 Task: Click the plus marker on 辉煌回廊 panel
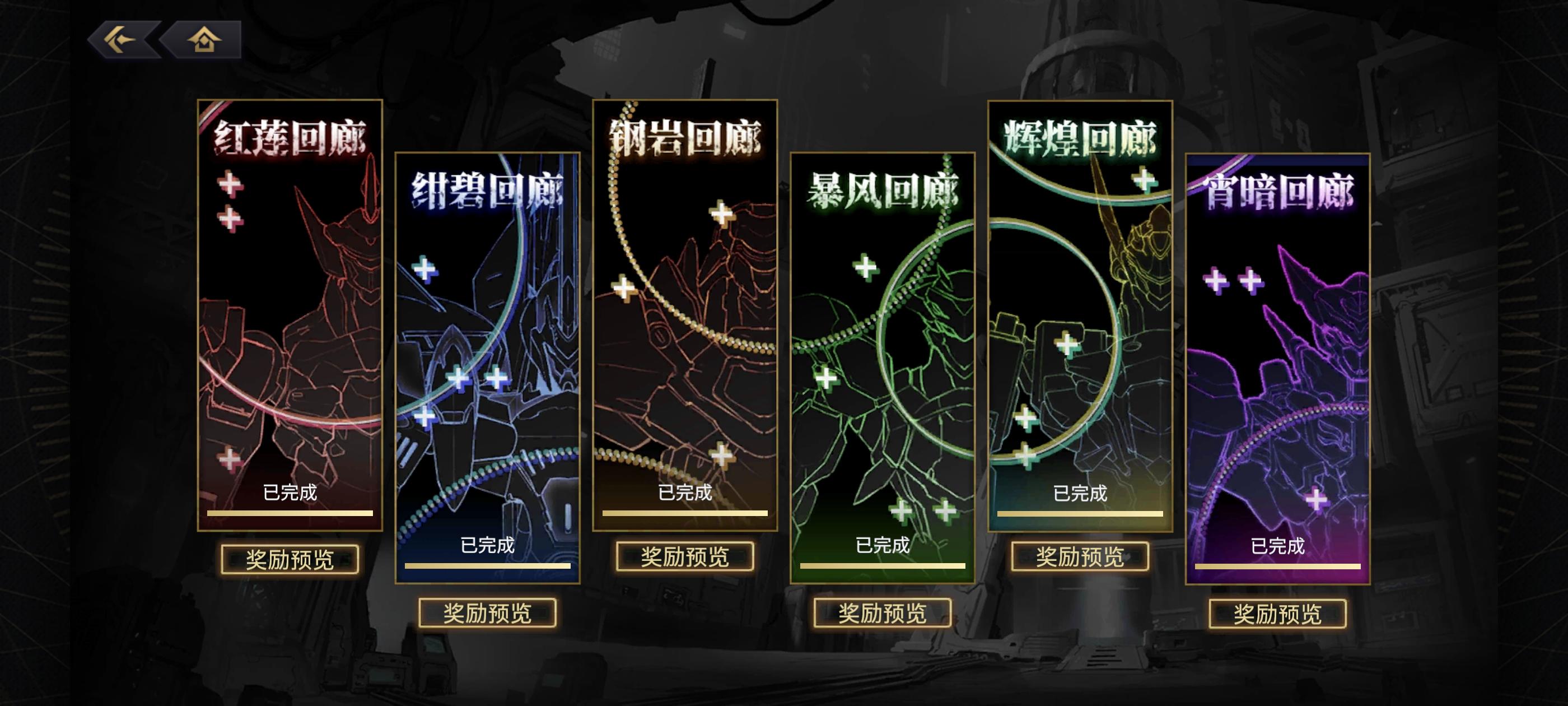pos(1144,180)
